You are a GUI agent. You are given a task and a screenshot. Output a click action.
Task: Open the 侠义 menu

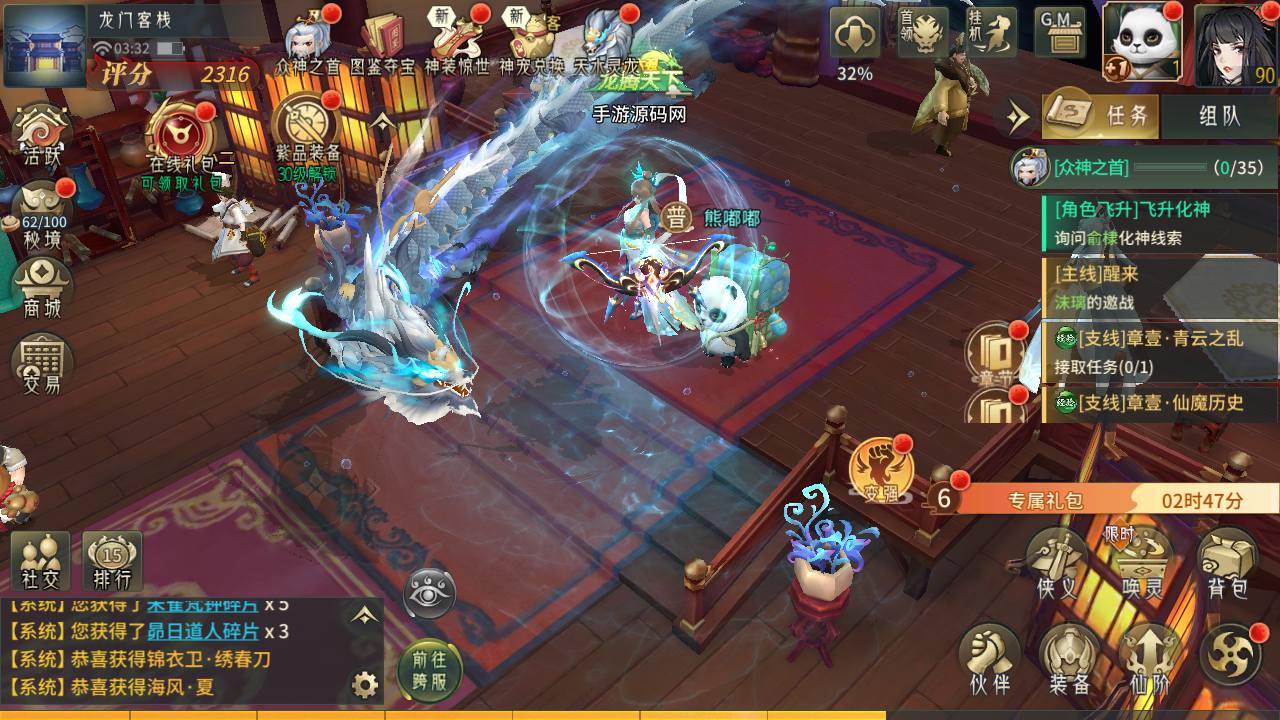click(x=1057, y=563)
